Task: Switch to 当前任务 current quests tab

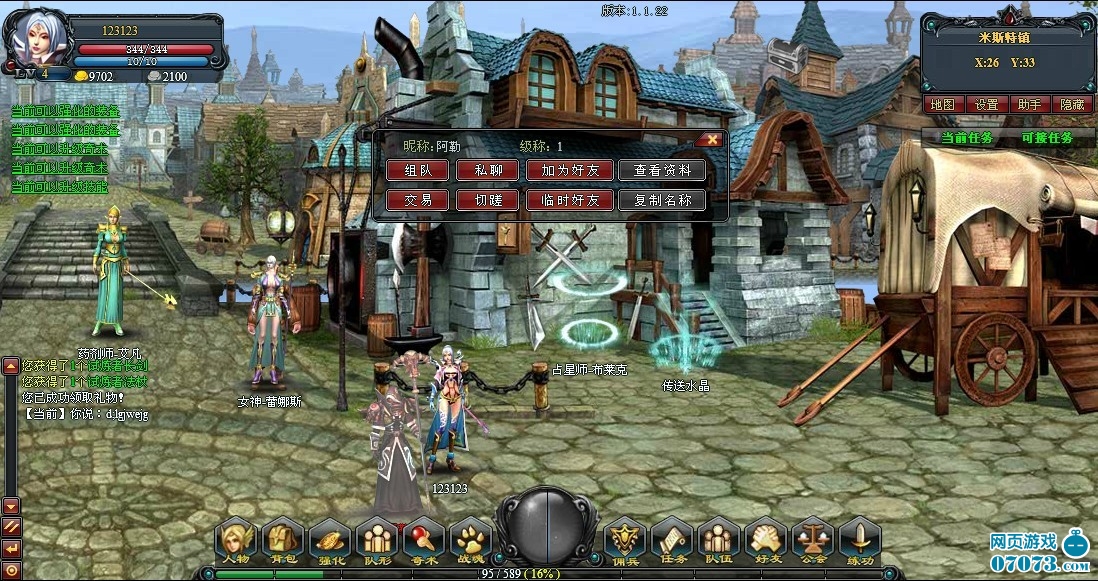Action: pyautogui.click(x=967, y=138)
